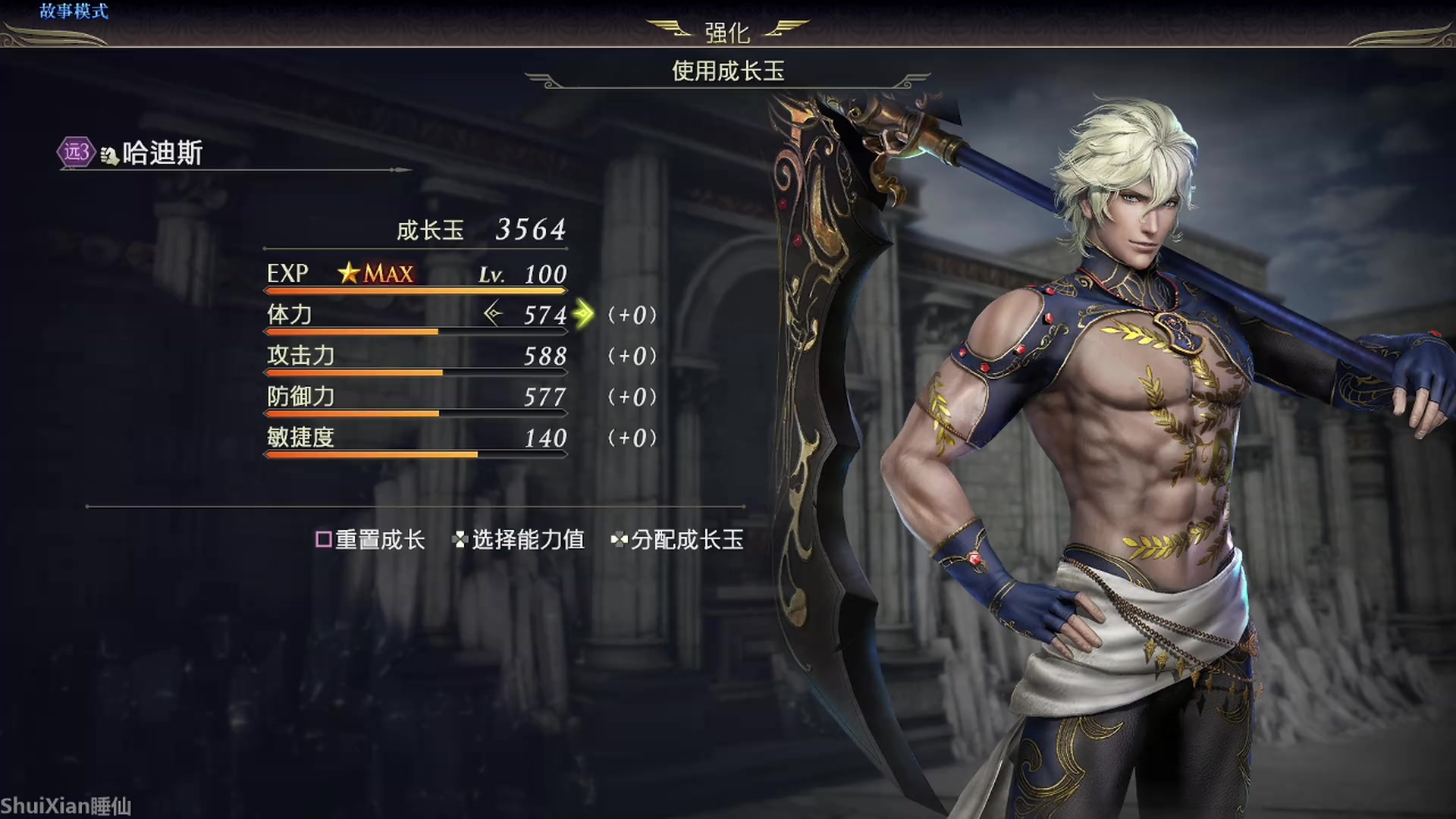Increase 体力 with the right arrow
Viewport: 1456px width, 819px height.
pyautogui.click(x=584, y=313)
